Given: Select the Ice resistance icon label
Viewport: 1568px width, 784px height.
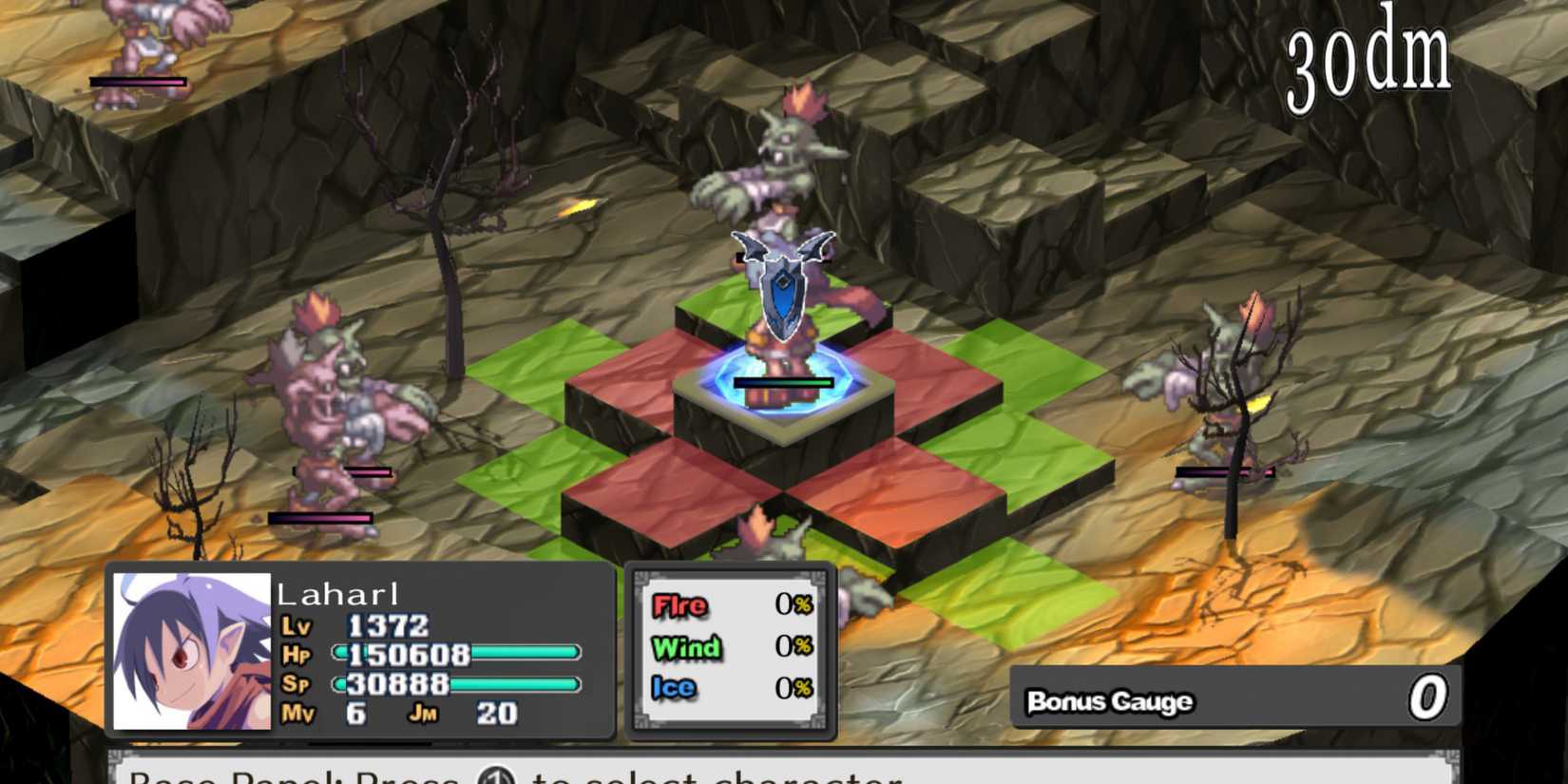Looking at the screenshot, I should (x=673, y=686).
